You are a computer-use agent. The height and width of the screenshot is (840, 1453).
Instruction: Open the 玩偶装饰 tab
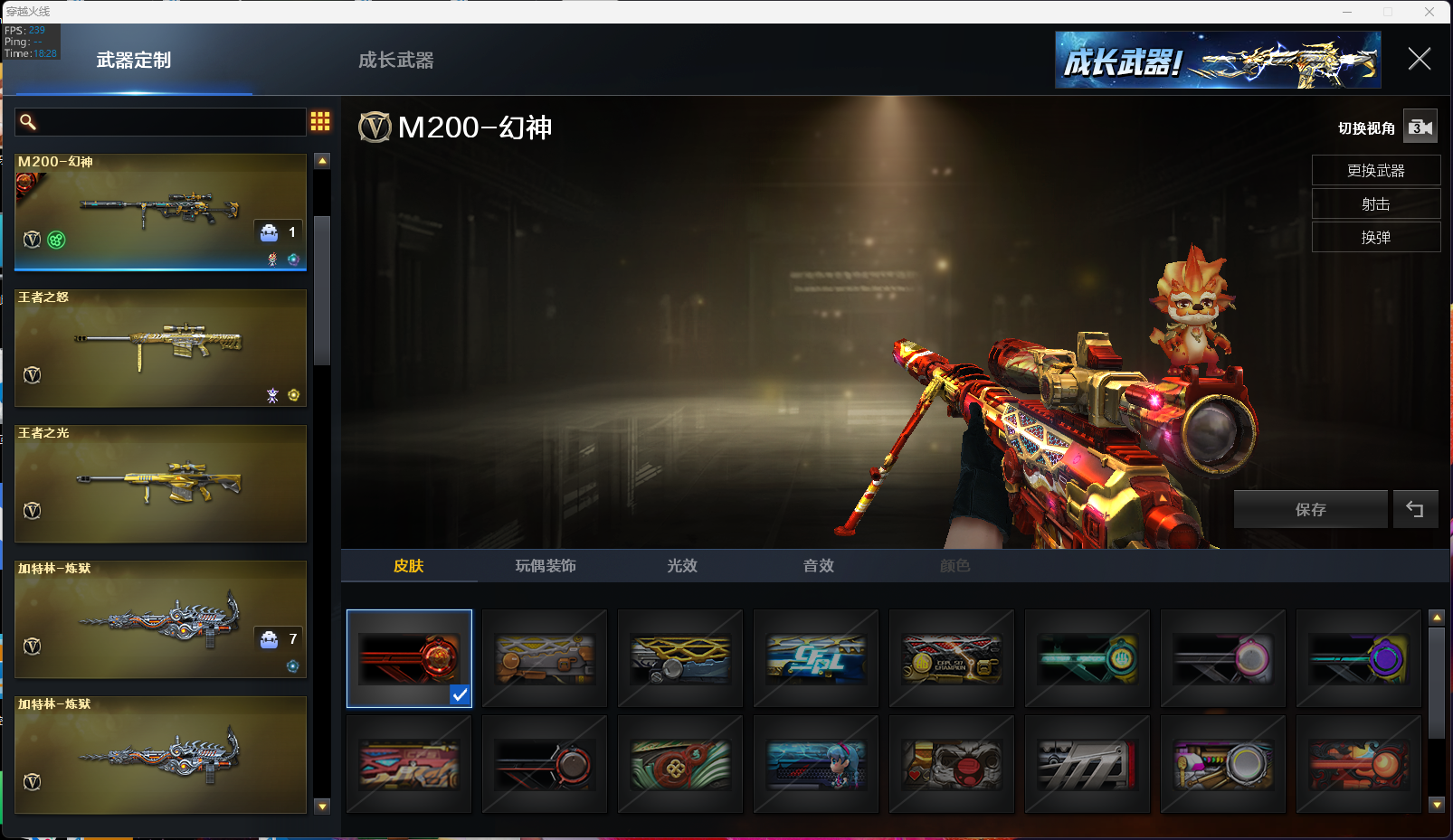(546, 566)
